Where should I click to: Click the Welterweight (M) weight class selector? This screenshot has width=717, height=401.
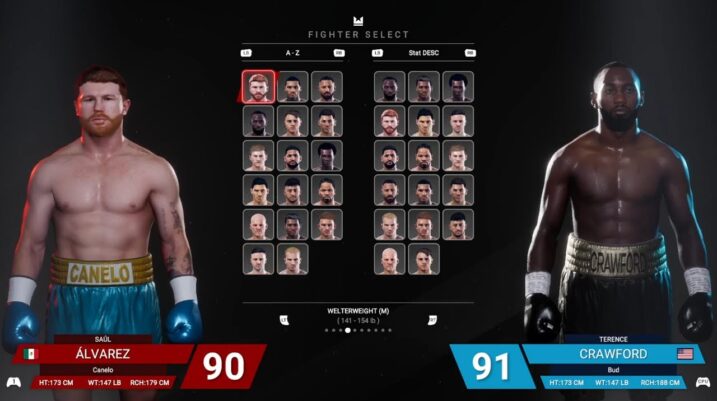click(357, 311)
